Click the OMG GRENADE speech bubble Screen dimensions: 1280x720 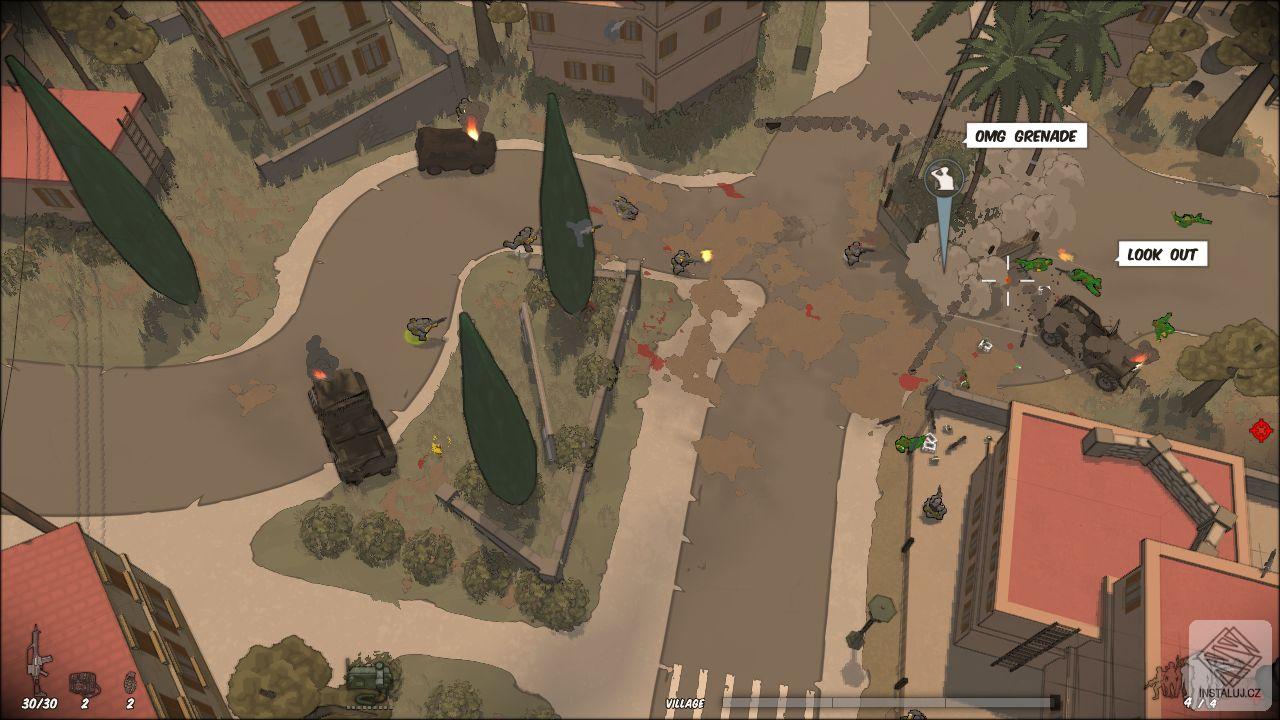(x=1026, y=137)
